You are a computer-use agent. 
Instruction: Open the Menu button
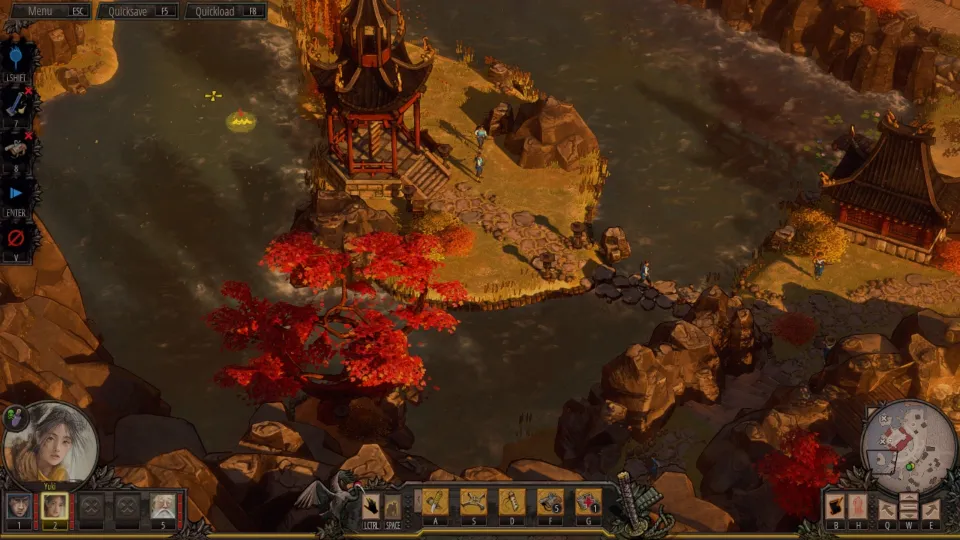pyautogui.click(x=46, y=11)
